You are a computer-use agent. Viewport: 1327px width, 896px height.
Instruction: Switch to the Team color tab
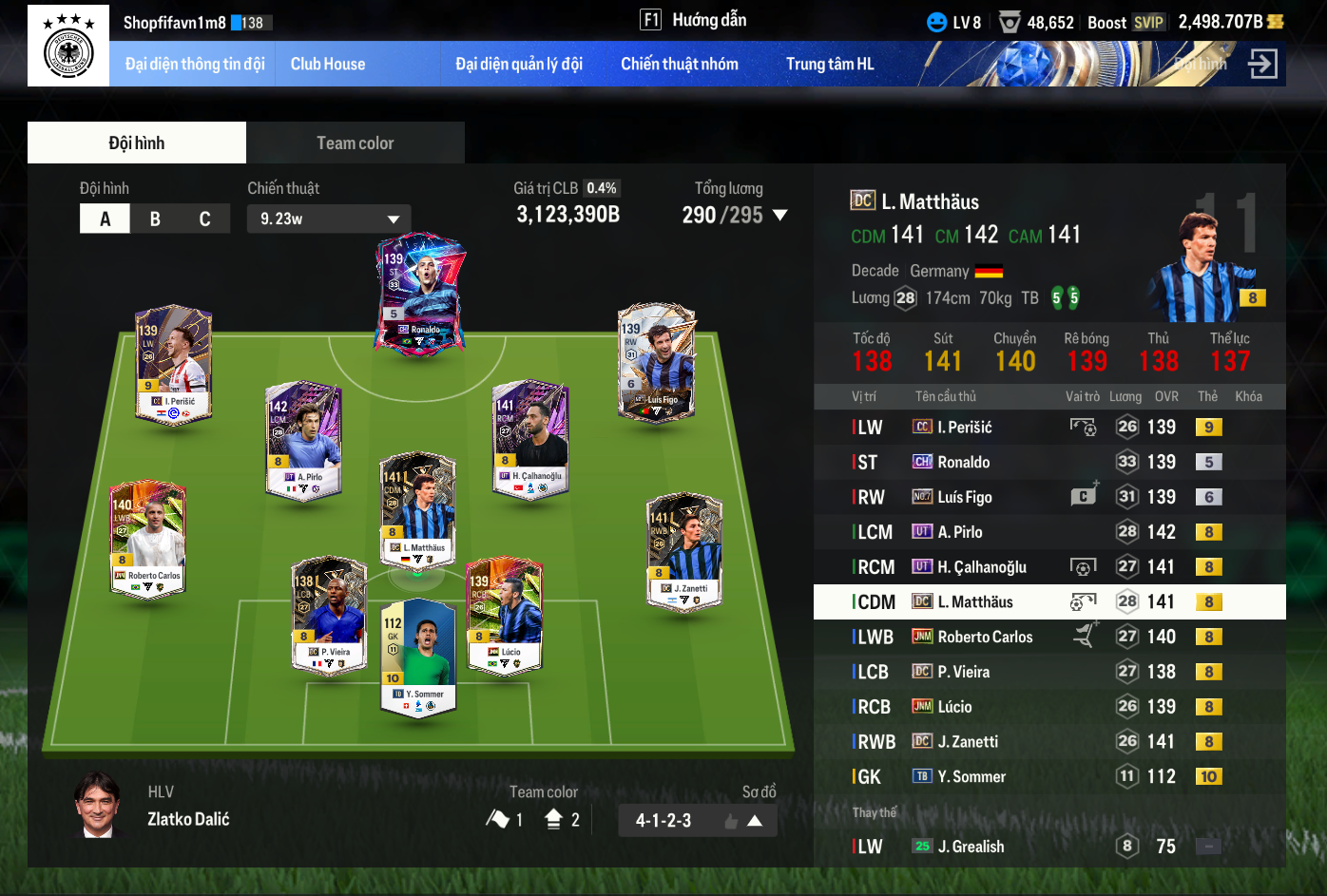tap(355, 143)
